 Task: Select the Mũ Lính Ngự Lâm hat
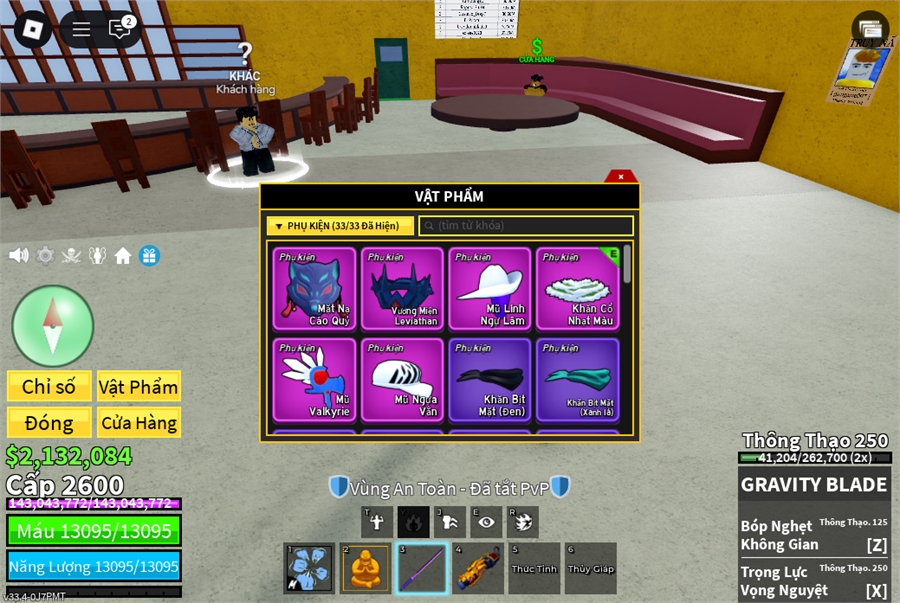(x=490, y=288)
